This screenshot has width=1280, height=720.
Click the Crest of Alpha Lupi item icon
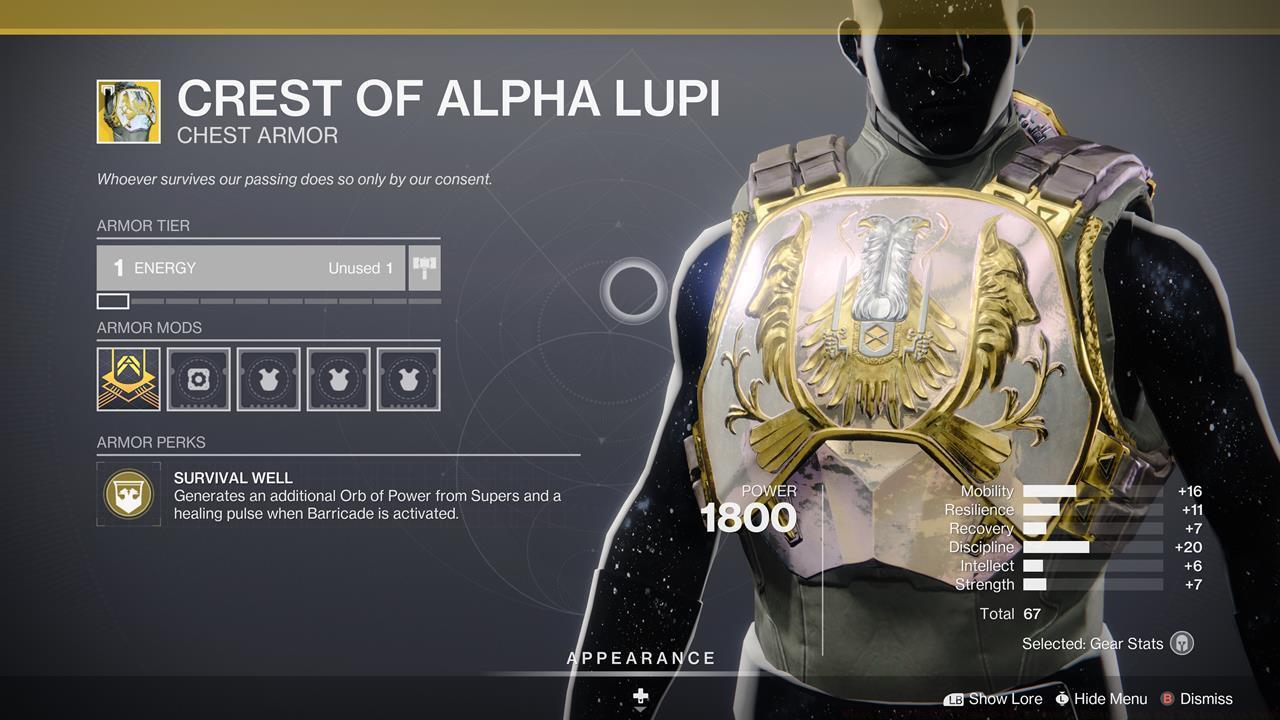[x=128, y=110]
